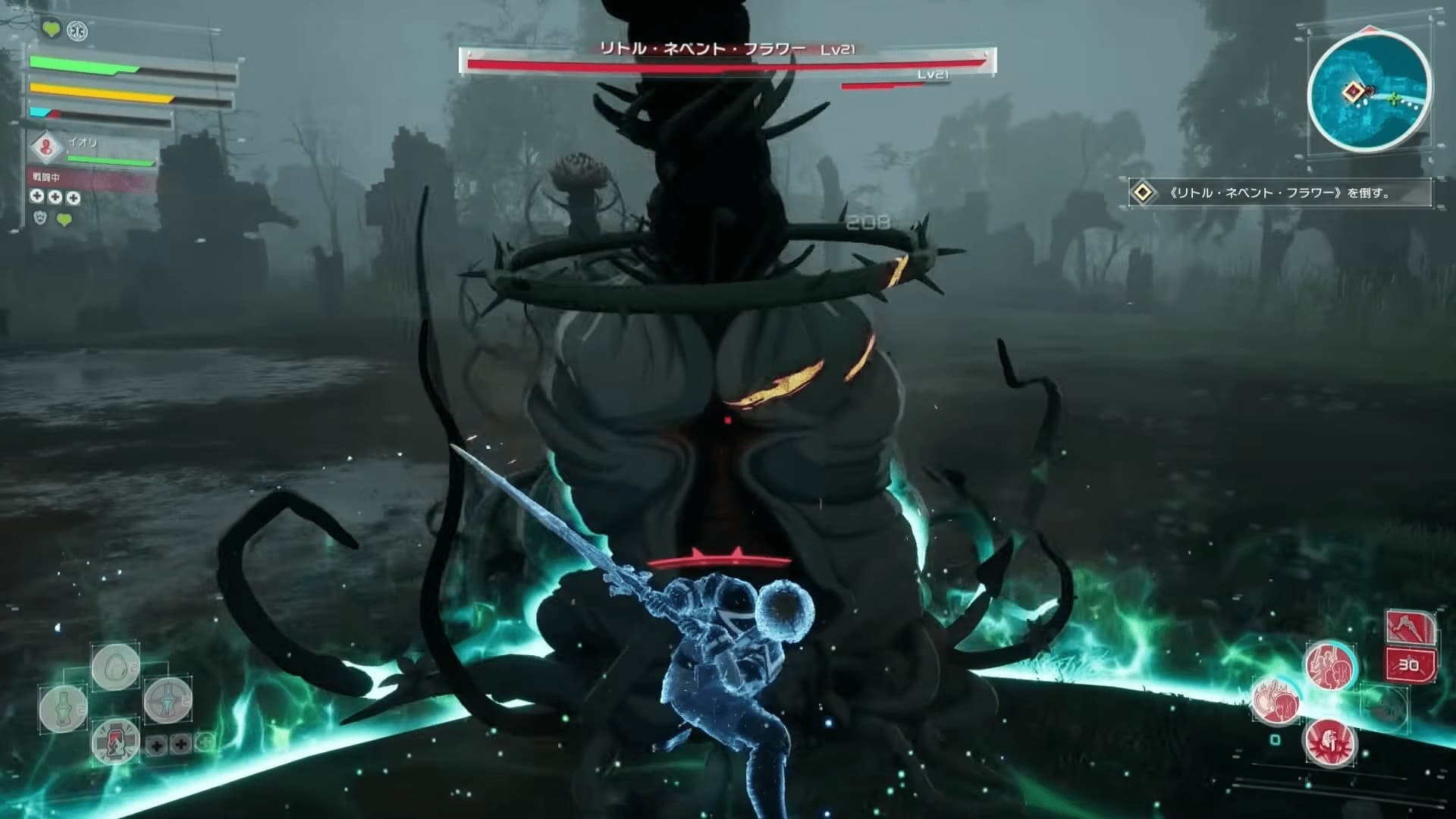Click the white circular status icon beside the heart
Viewport: 1456px width, 819px height.
(77, 30)
